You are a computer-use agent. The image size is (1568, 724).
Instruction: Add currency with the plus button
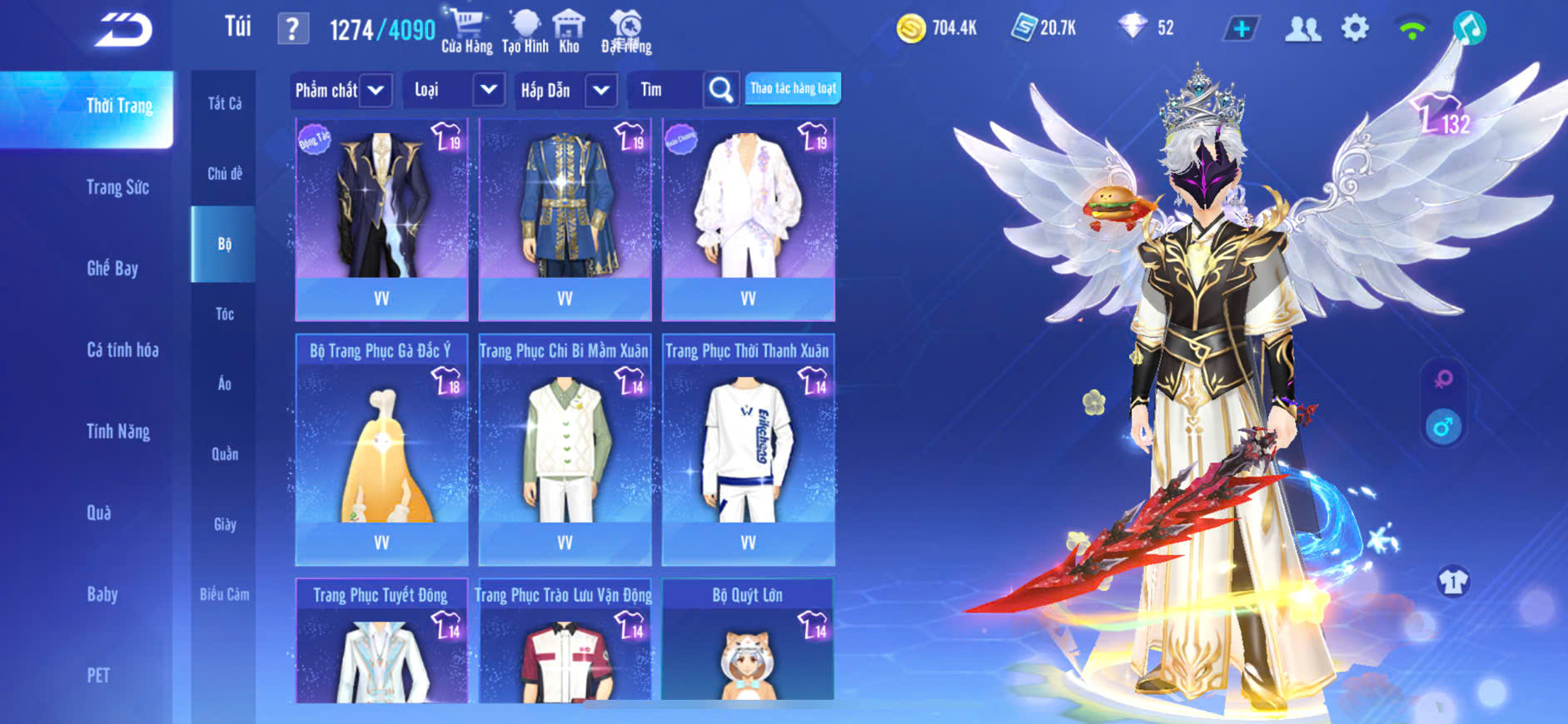(x=1241, y=29)
